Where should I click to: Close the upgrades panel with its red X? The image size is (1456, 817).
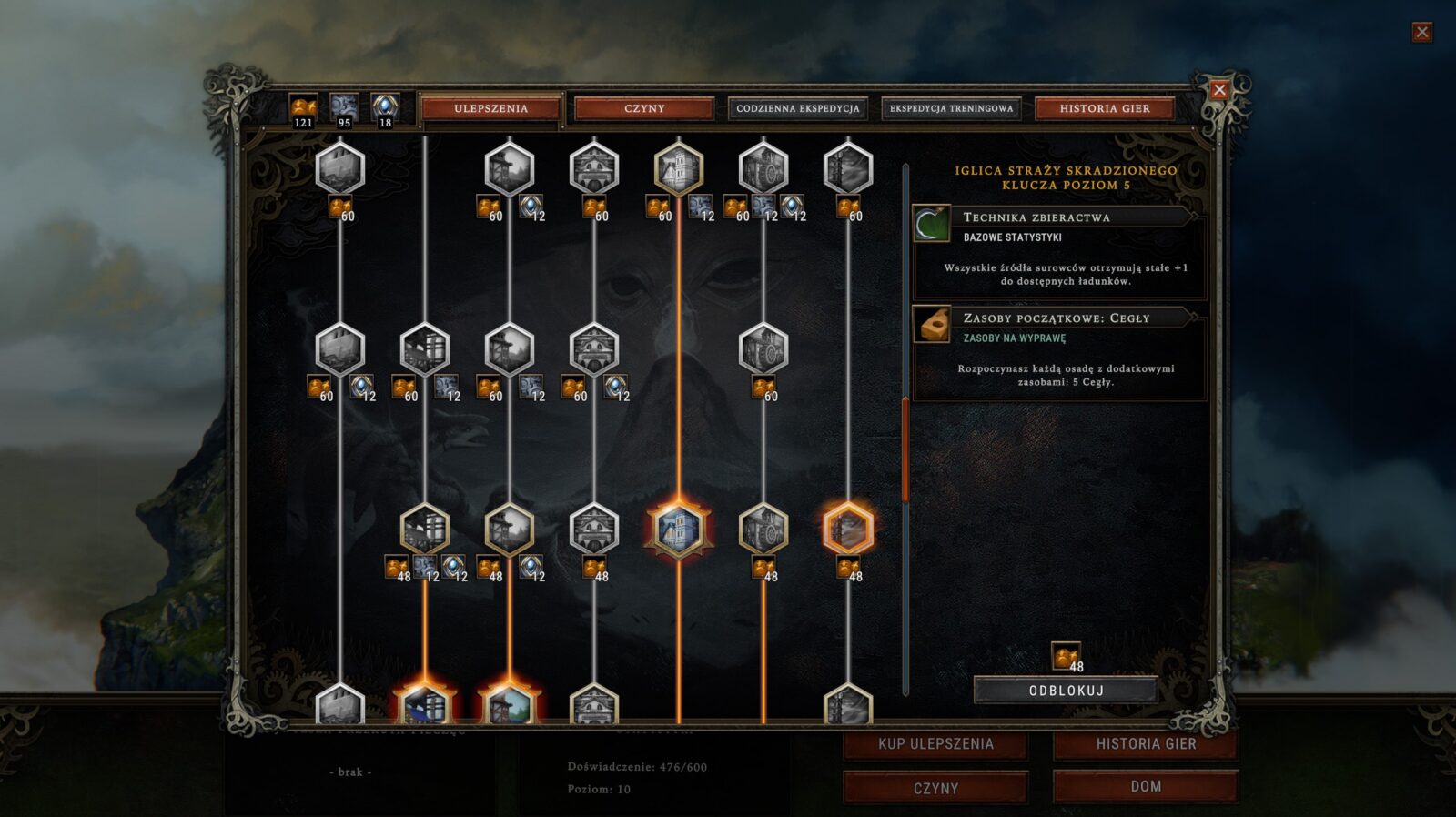click(x=1219, y=89)
